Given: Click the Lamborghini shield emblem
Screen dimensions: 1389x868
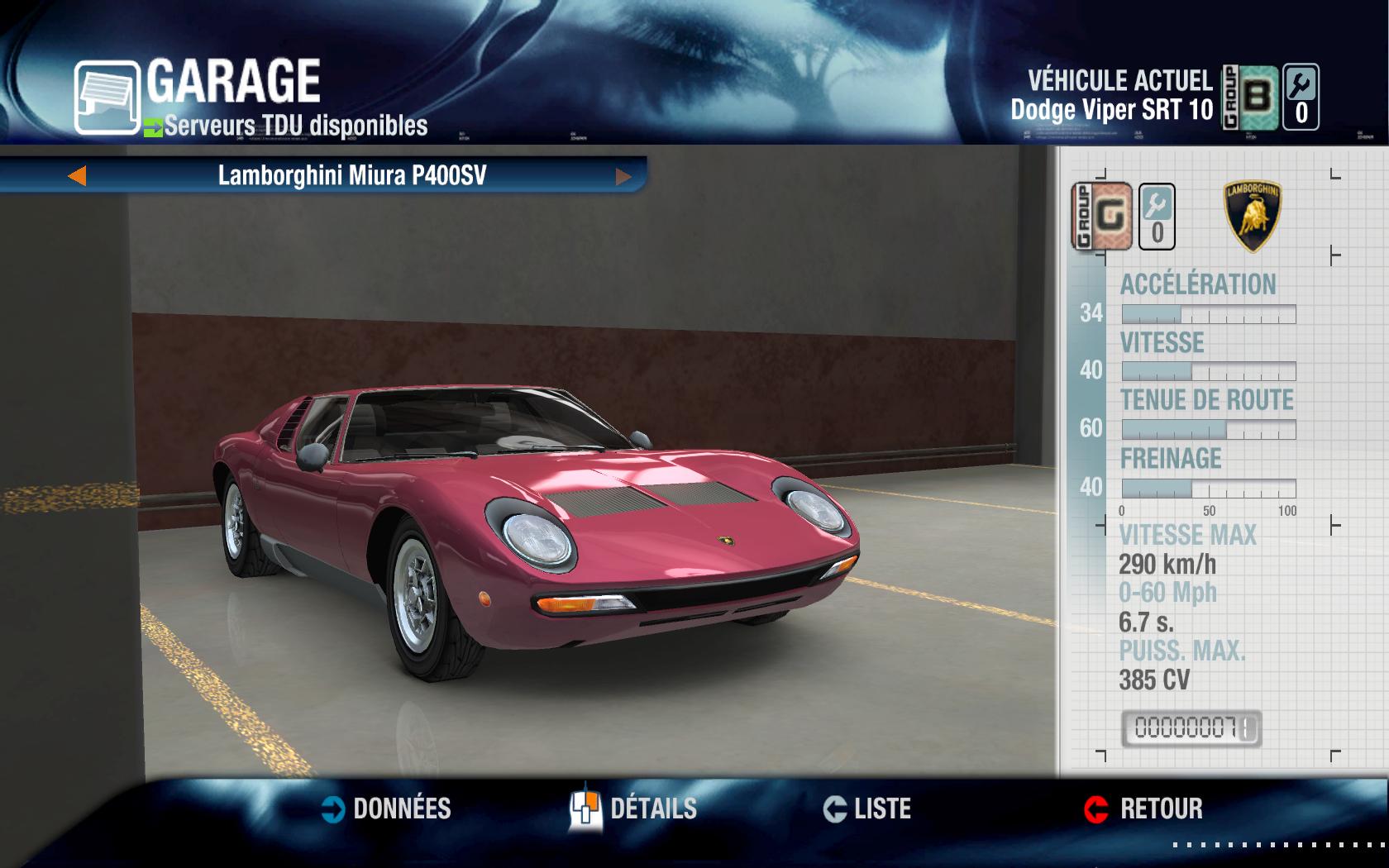Looking at the screenshot, I should tap(1253, 217).
